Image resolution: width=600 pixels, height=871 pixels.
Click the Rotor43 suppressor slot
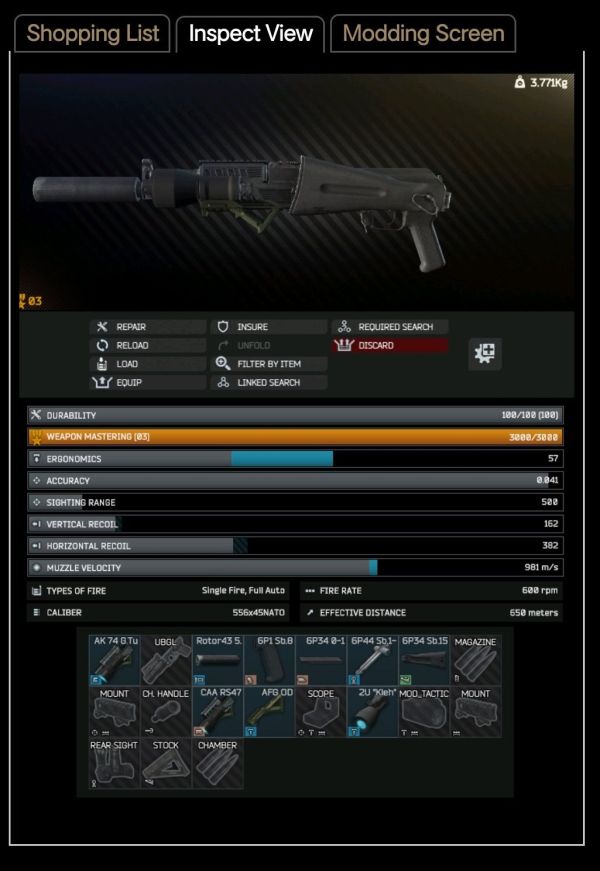click(217, 659)
